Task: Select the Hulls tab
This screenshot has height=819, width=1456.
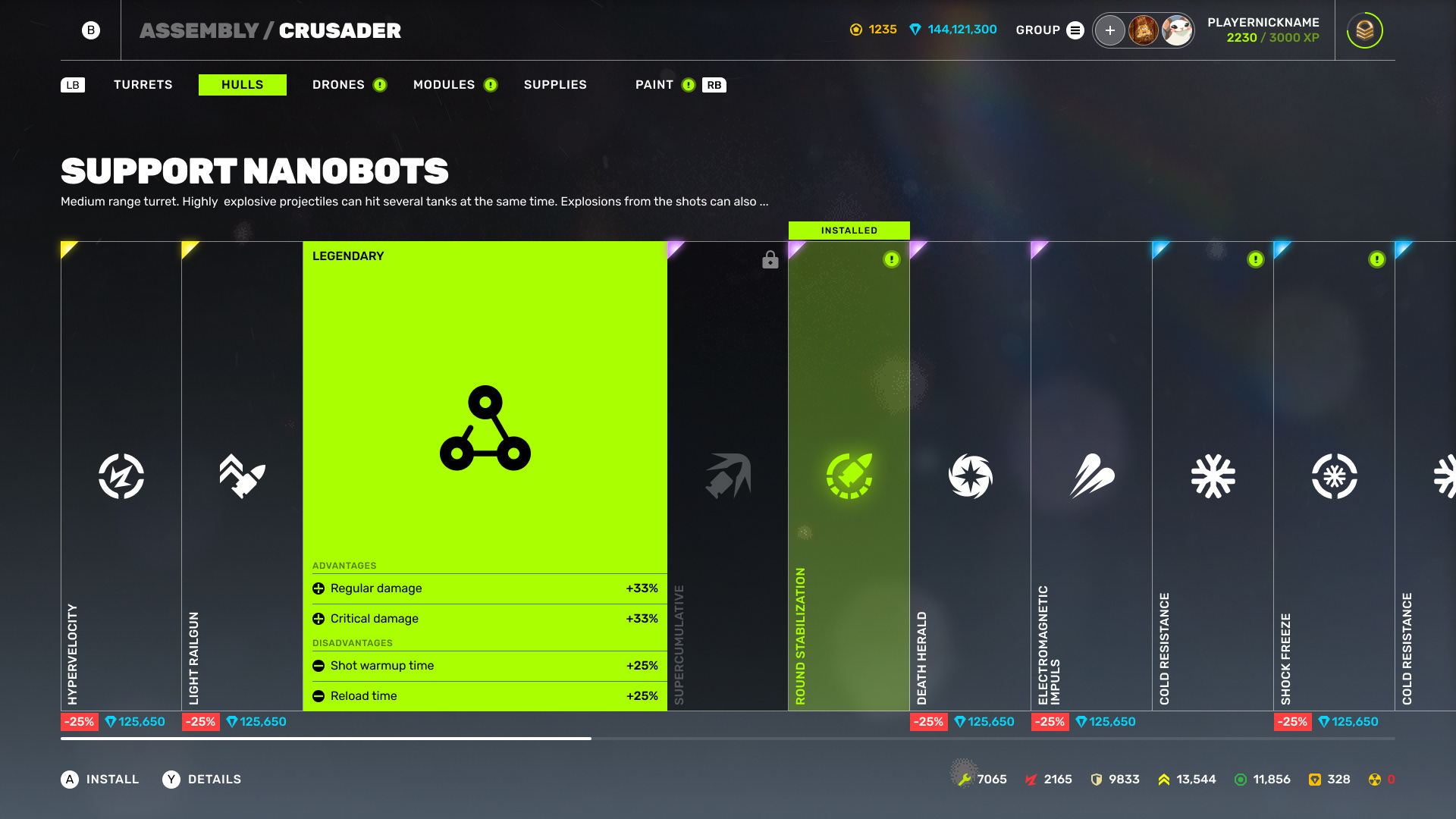Action: pos(242,85)
